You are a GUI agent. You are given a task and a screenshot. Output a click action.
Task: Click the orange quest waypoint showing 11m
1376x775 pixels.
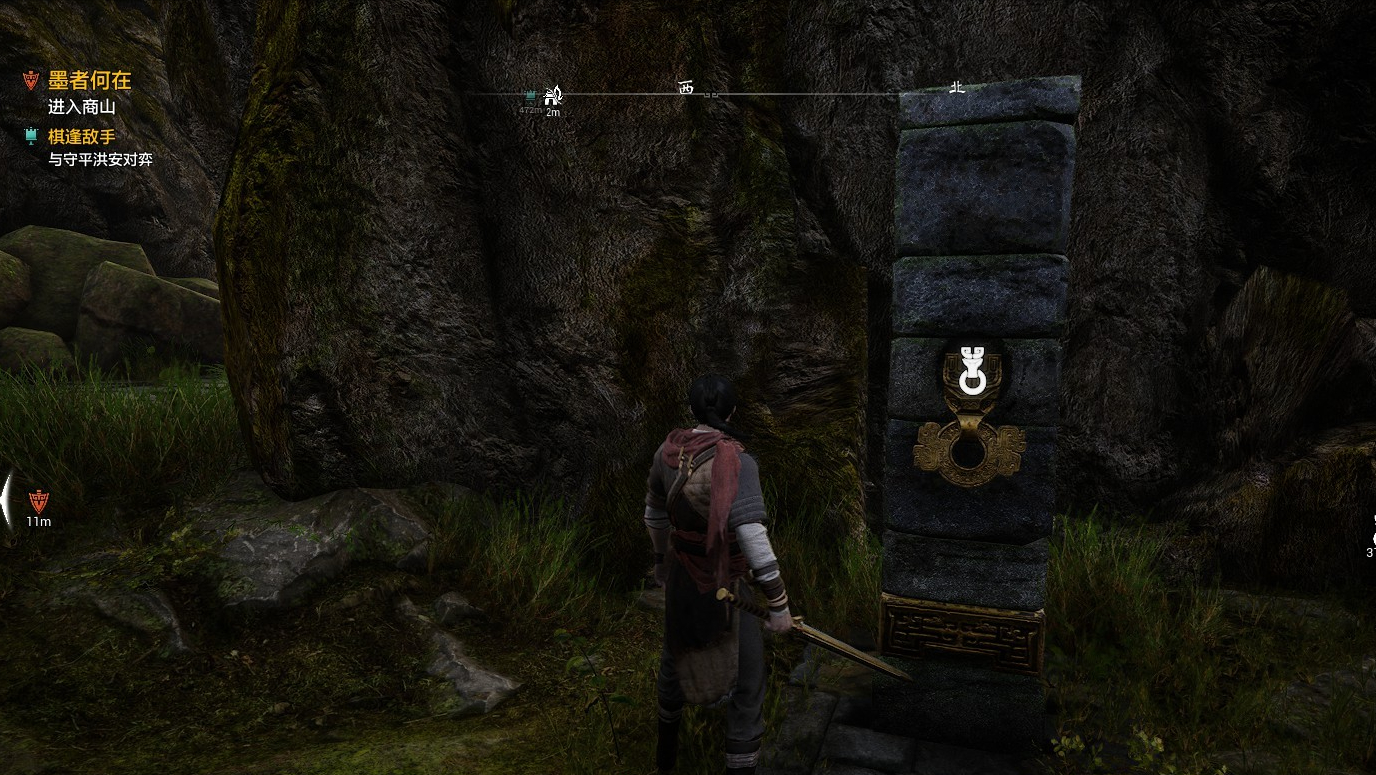[x=38, y=501]
